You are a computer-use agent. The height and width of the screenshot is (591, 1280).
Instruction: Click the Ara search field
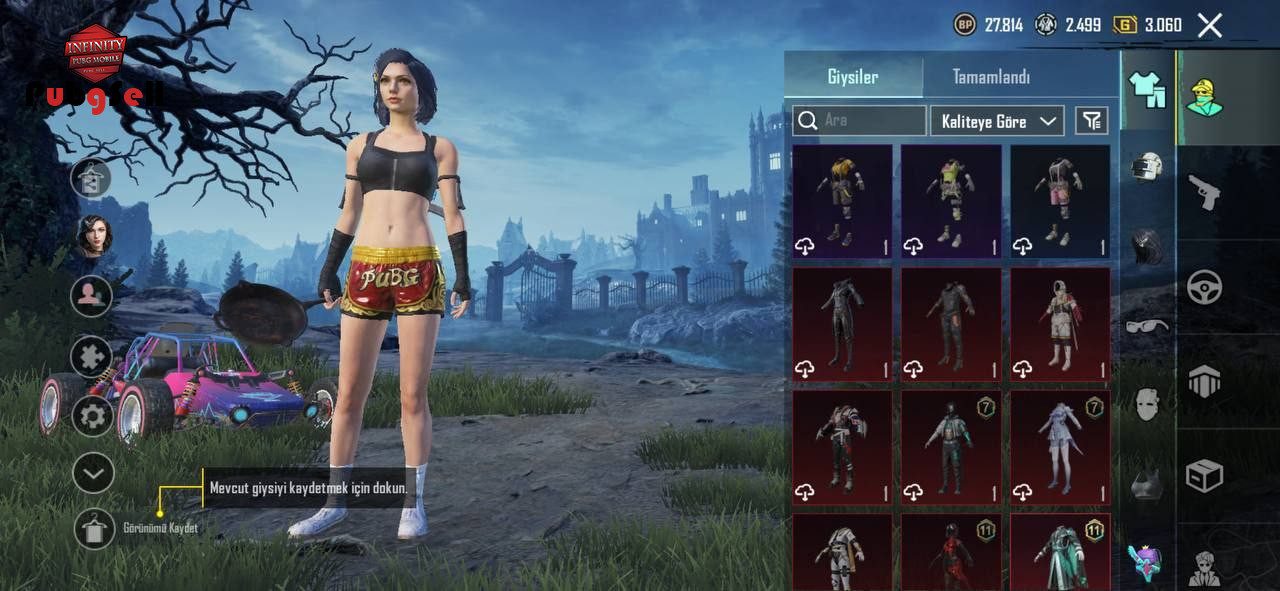(860, 121)
